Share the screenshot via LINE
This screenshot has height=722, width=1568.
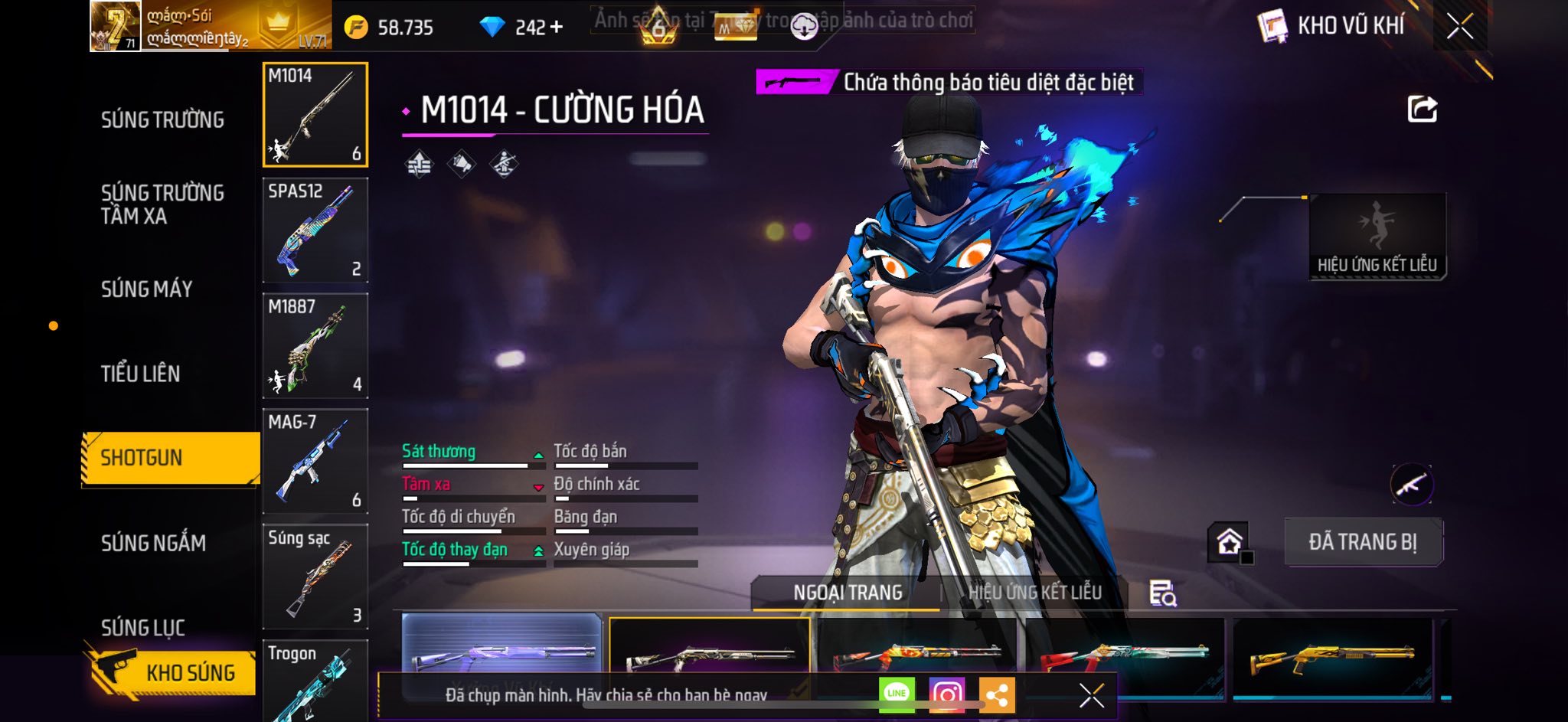coord(897,694)
